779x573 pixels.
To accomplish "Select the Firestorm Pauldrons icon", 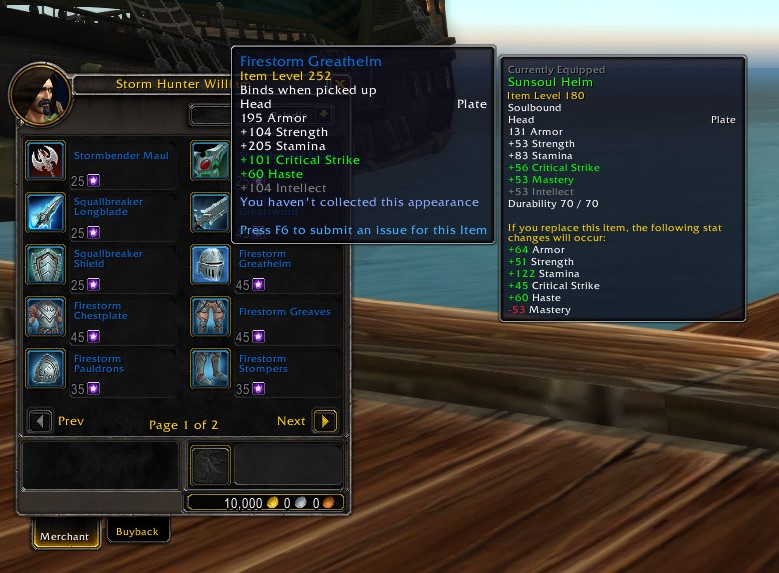I will (x=46, y=369).
